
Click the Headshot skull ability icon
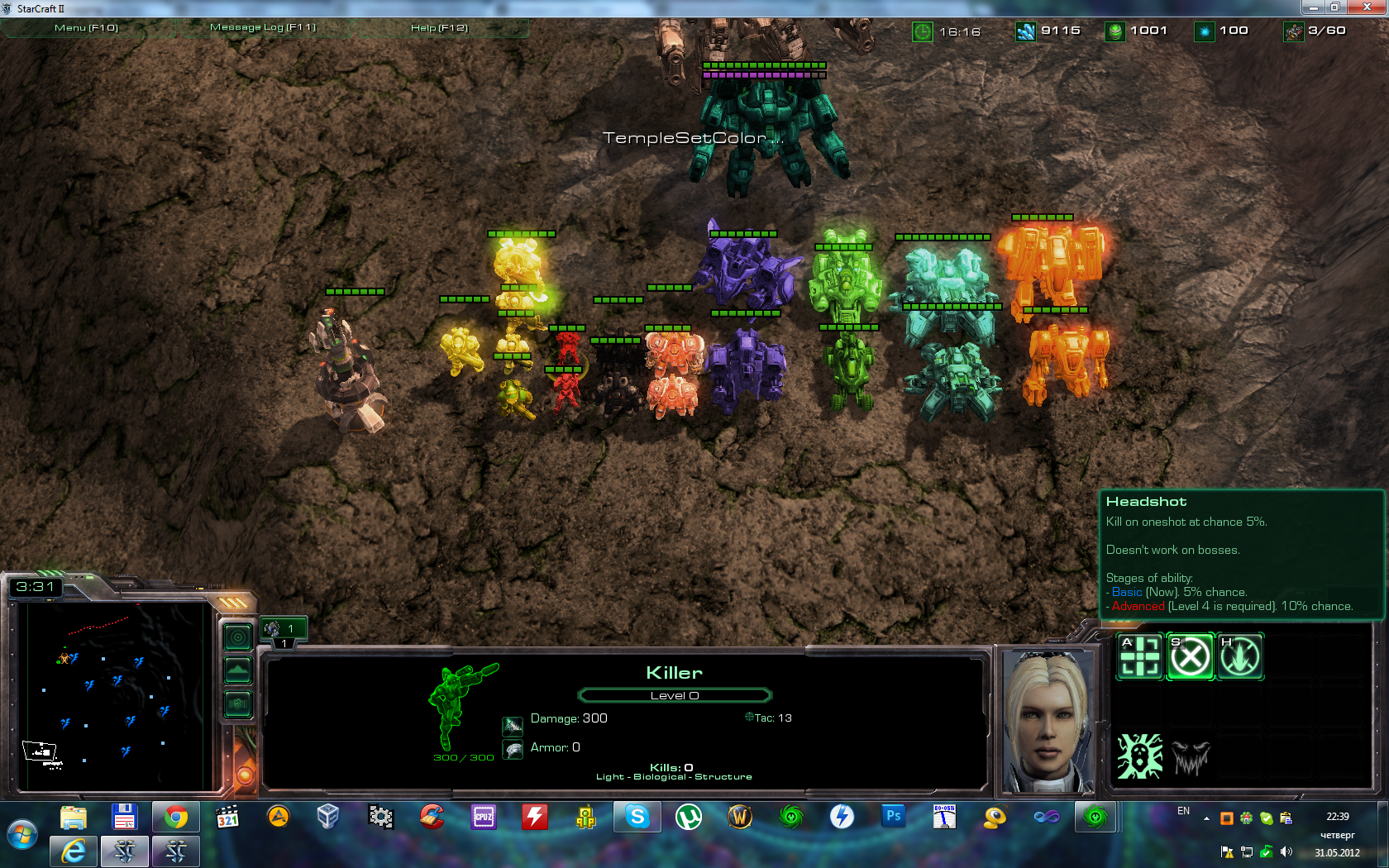tap(1140, 756)
